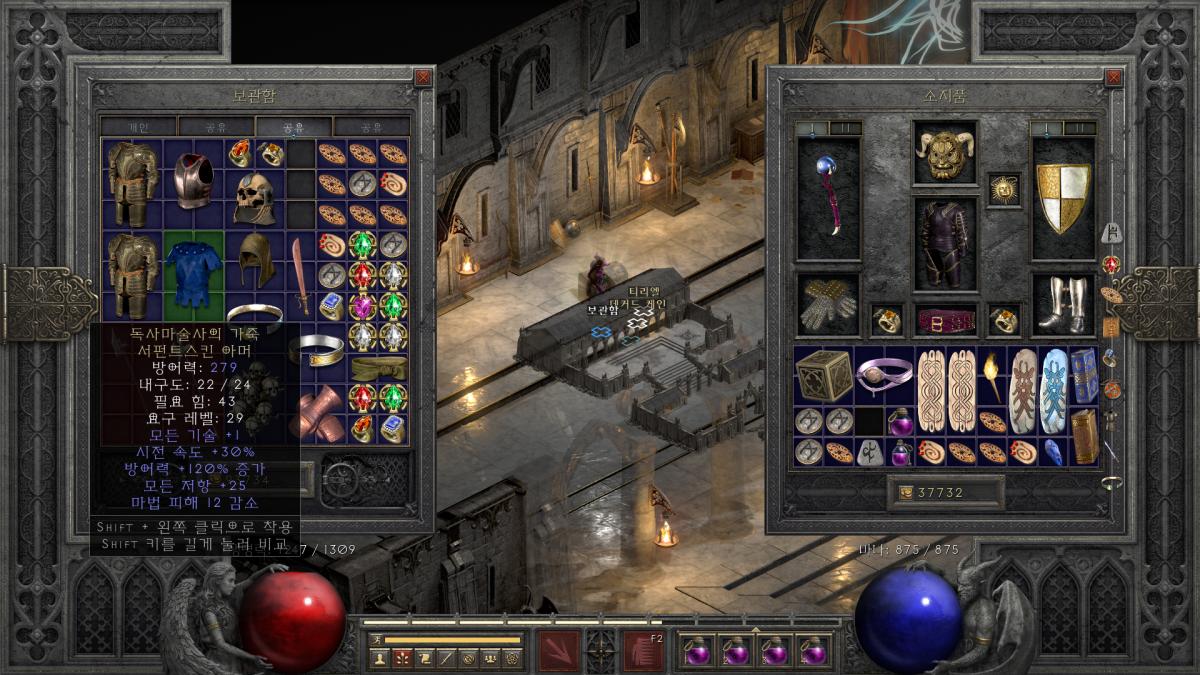Select the equipped silver boots slot
Image resolution: width=1200 pixels, height=675 pixels.
pyautogui.click(x=1063, y=305)
